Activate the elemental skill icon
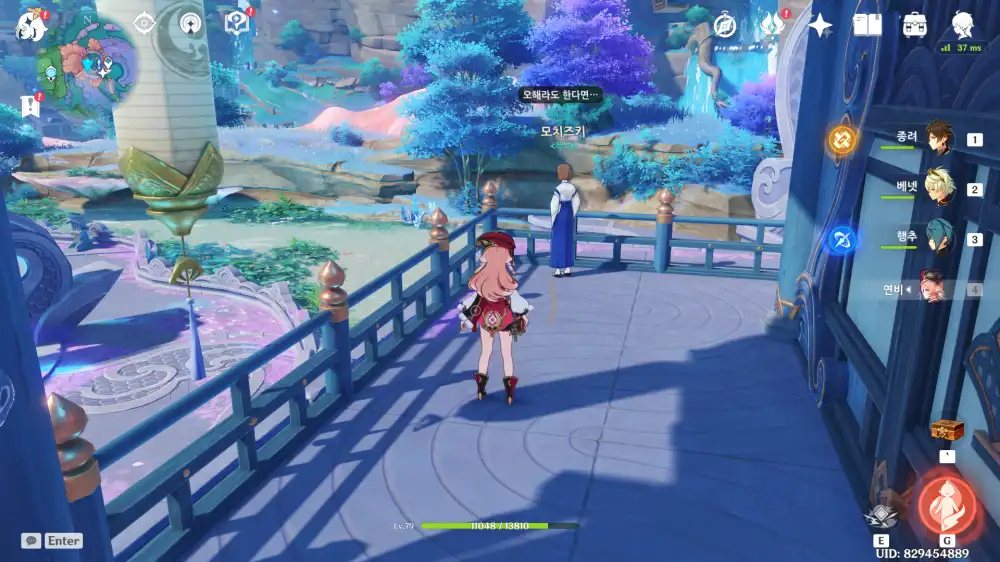 [x=881, y=514]
